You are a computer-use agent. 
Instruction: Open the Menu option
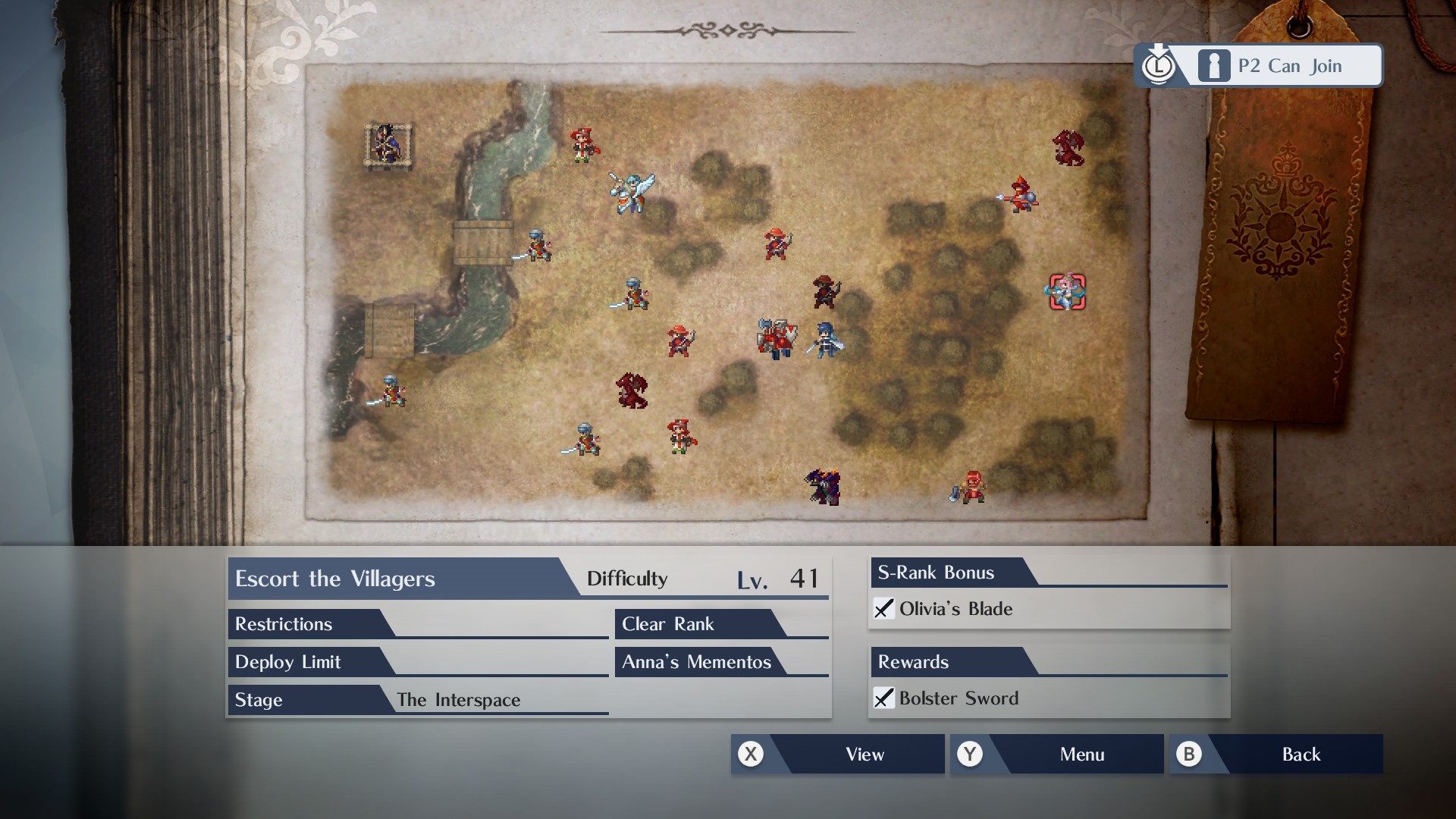[x=1056, y=754]
